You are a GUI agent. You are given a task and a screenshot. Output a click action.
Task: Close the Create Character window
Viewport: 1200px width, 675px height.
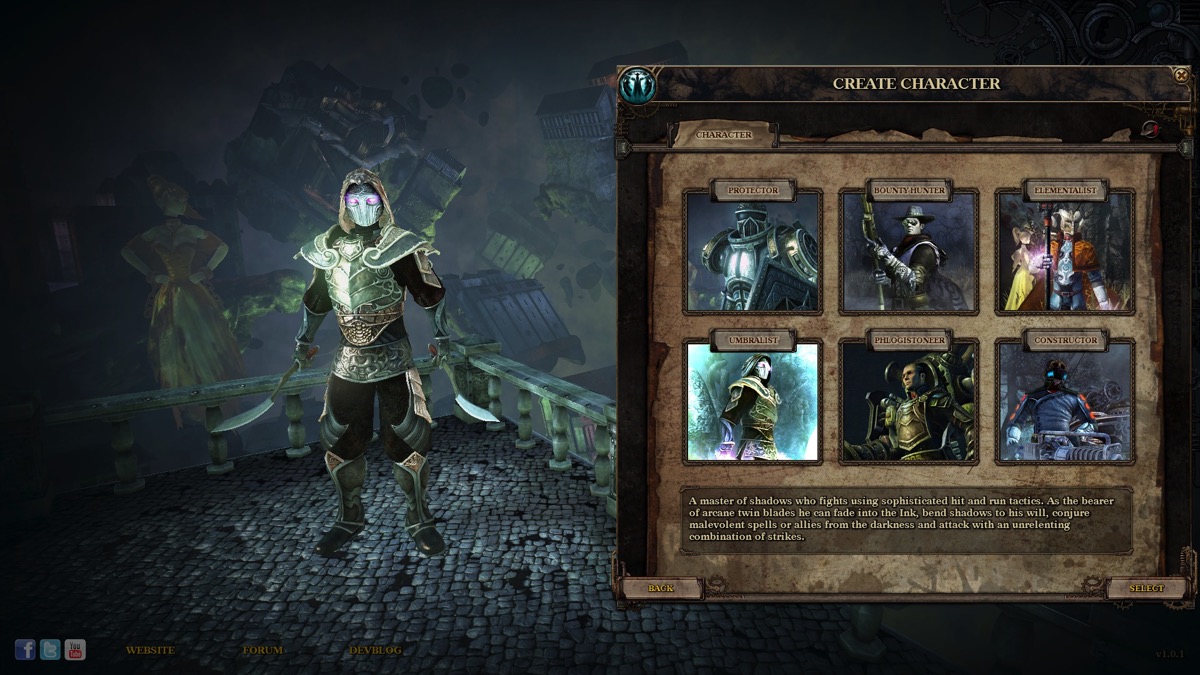click(x=1181, y=75)
